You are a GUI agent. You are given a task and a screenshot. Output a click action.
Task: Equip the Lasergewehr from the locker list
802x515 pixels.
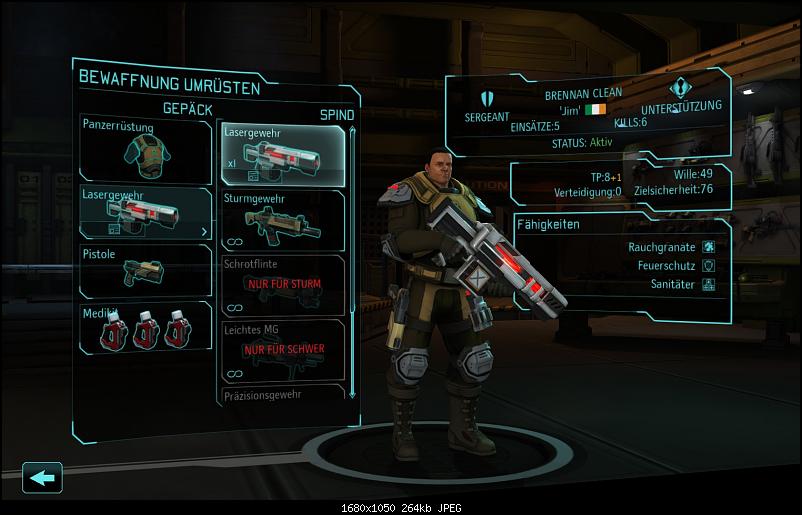pos(283,153)
